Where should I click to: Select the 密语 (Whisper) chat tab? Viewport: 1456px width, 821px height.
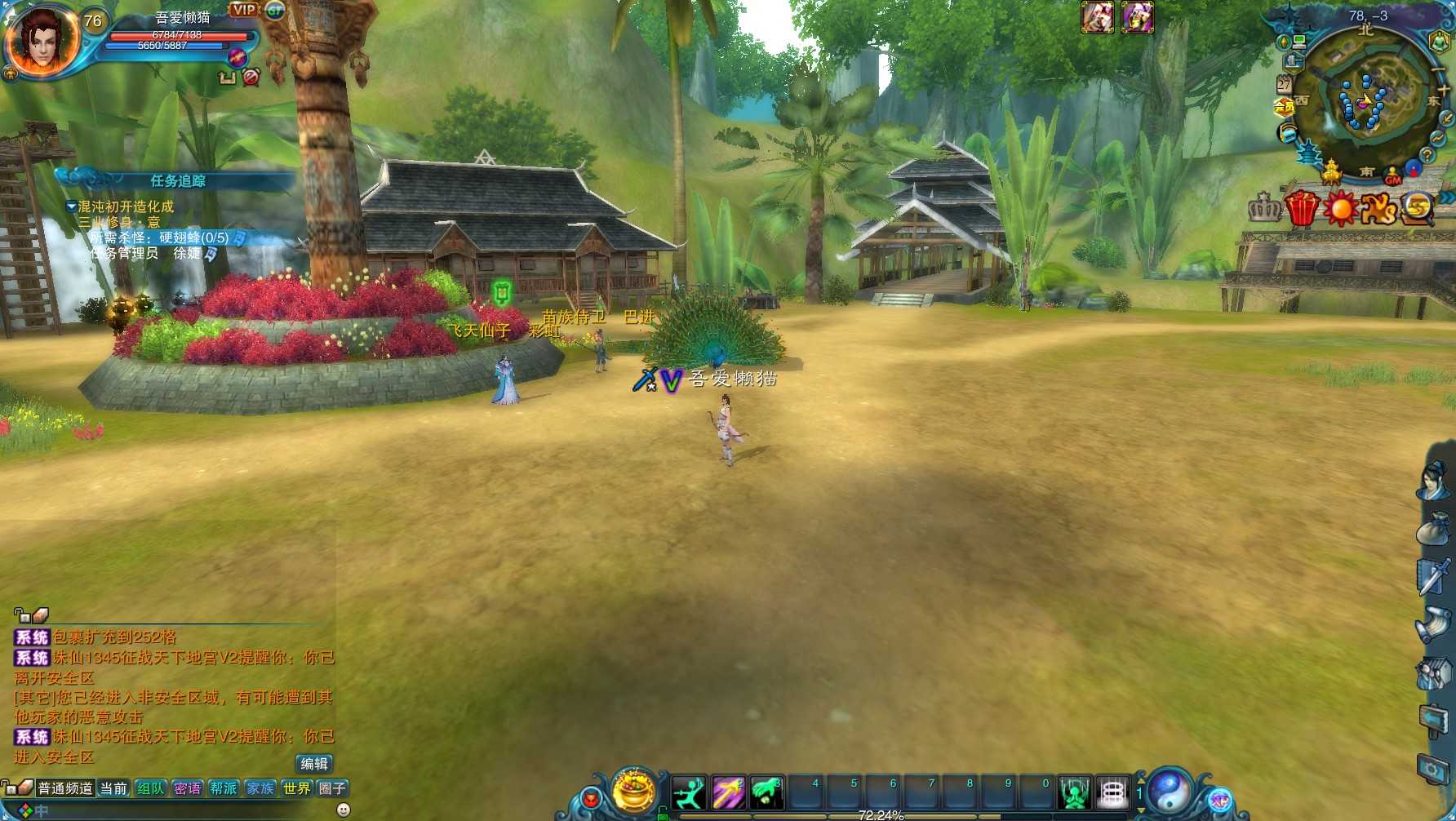click(187, 788)
